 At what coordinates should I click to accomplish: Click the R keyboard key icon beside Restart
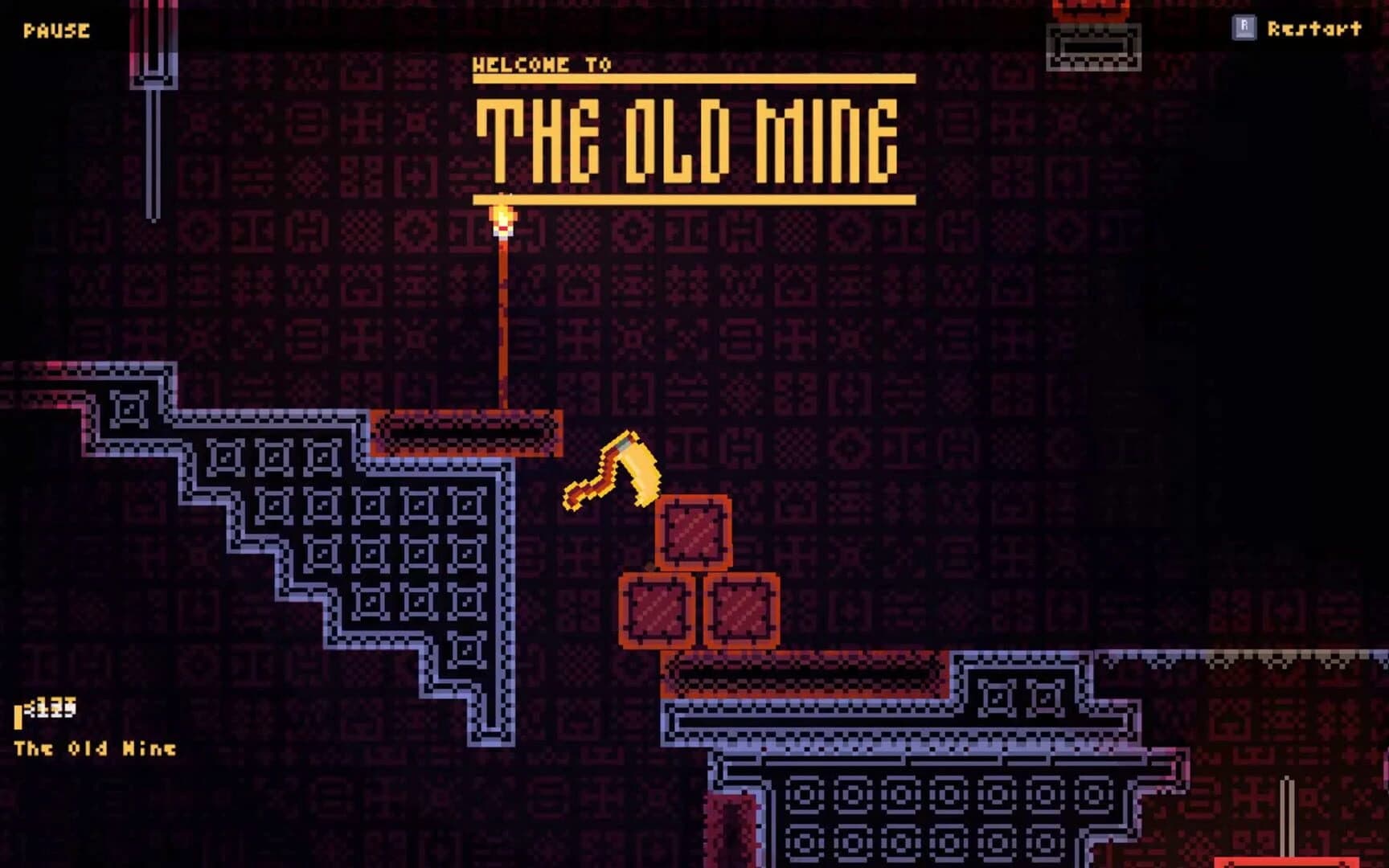(x=1244, y=29)
